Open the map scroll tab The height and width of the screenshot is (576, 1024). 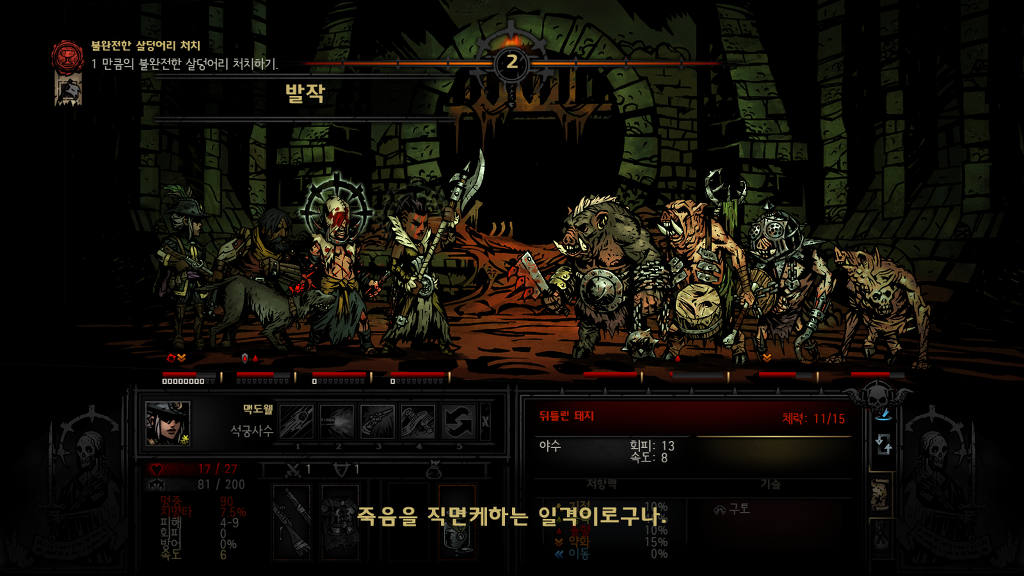pos(881,494)
